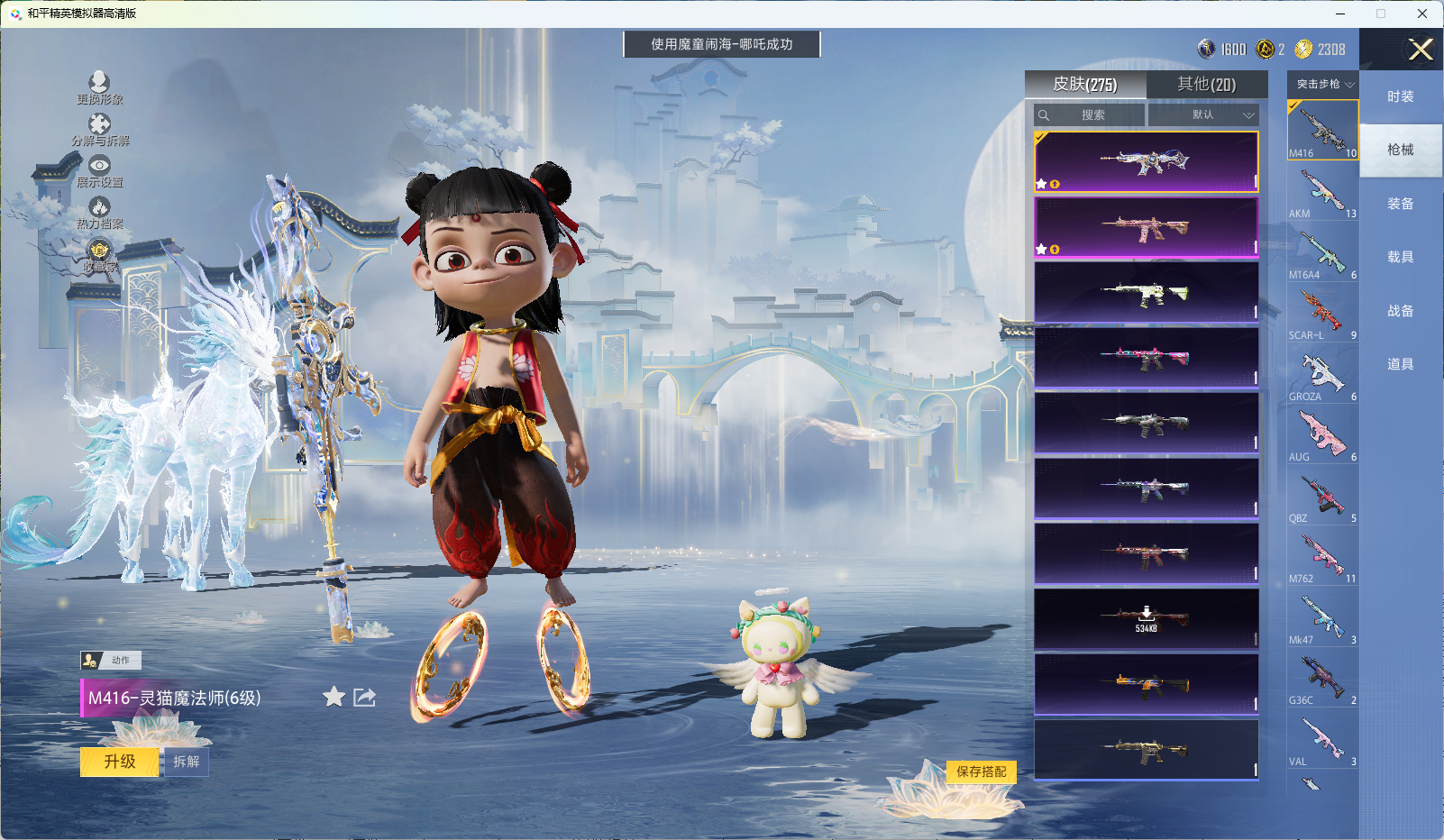Select the GROZA weapon entry
1444x840 pixels.
click(1322, 375)
